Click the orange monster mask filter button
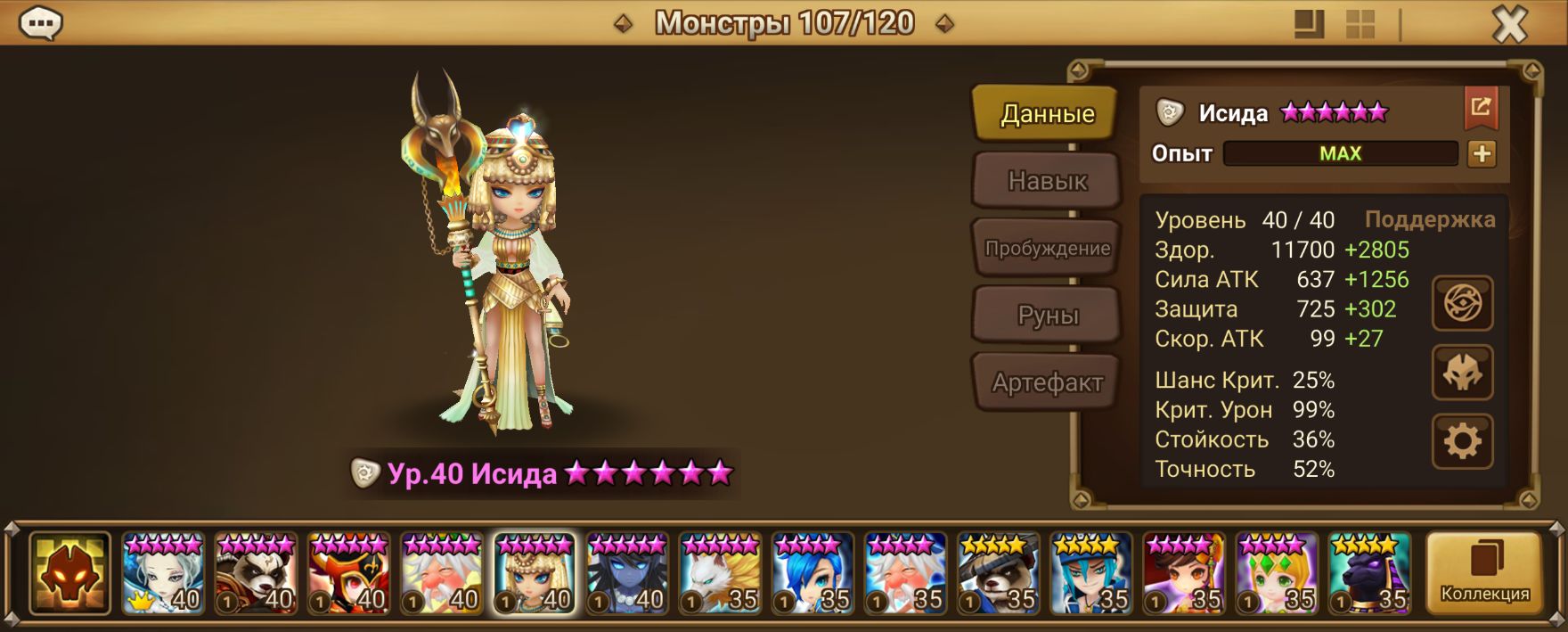The height and width of the screenshot is (632, 1568). (69, 574)
